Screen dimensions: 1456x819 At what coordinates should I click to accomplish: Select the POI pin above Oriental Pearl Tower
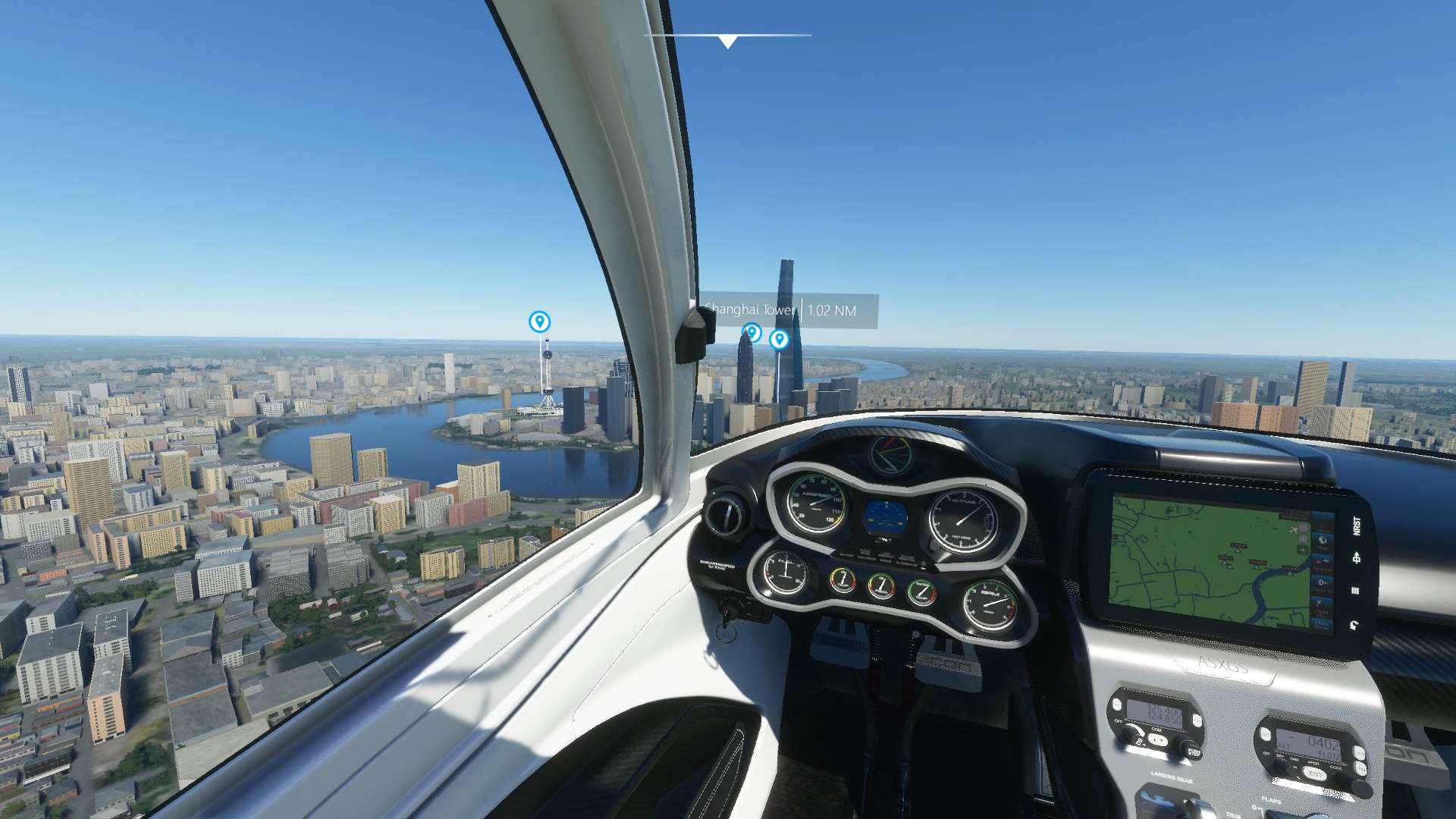tap(539, 322)
